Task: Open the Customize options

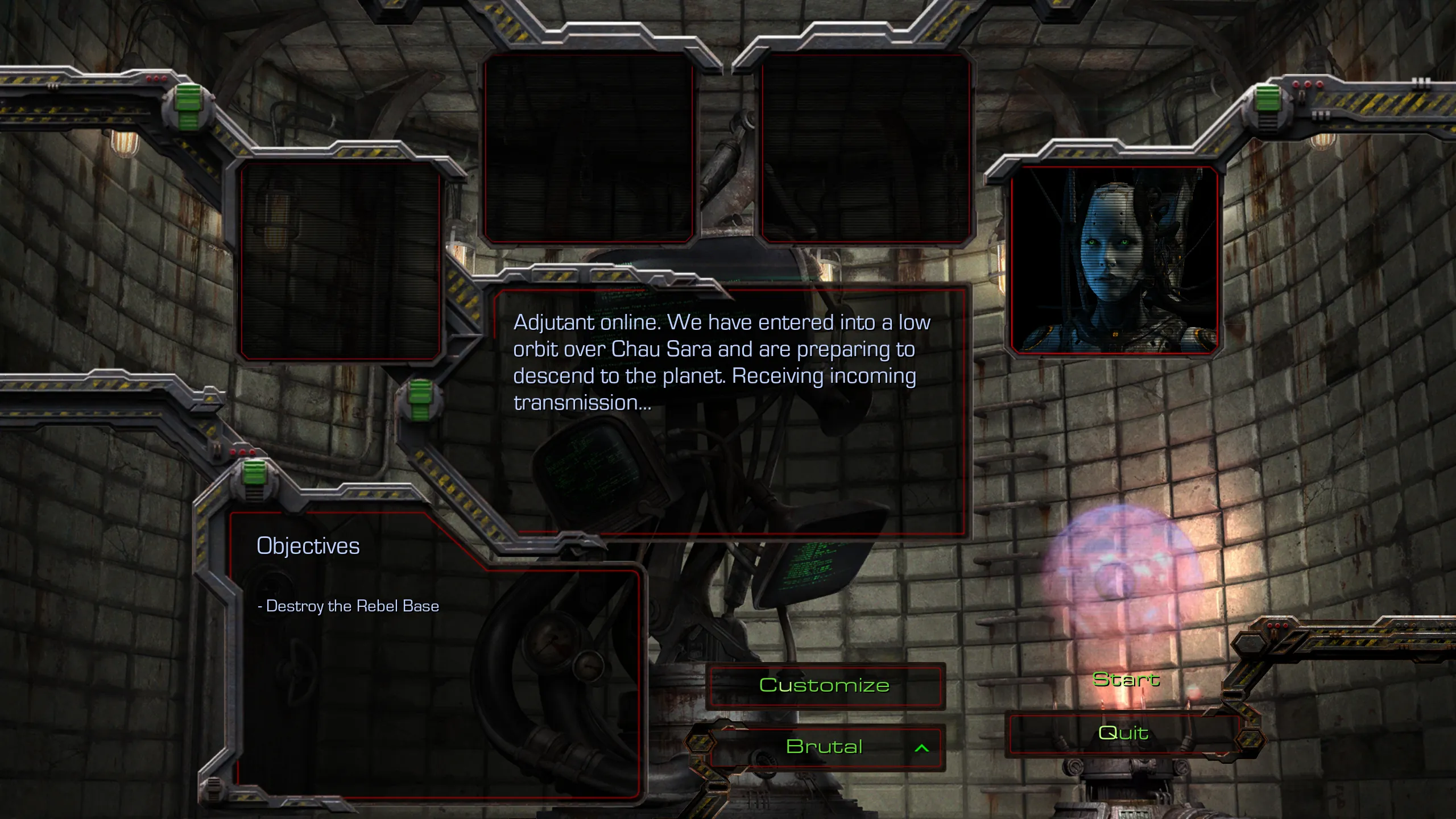Action: click(824, 685)
